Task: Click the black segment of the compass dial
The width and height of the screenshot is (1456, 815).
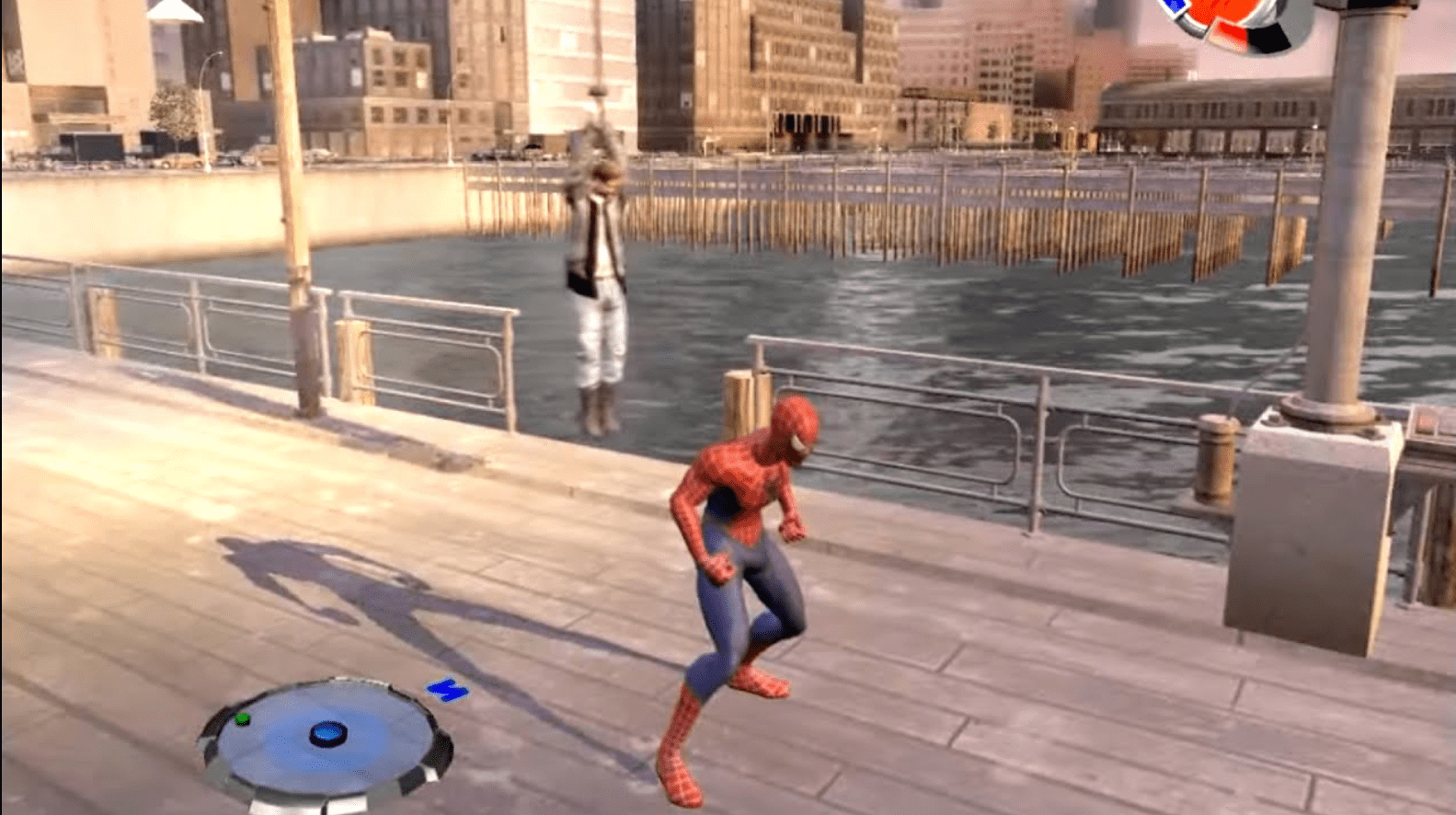Action: pyautogui.click(x=1267, y=37)
